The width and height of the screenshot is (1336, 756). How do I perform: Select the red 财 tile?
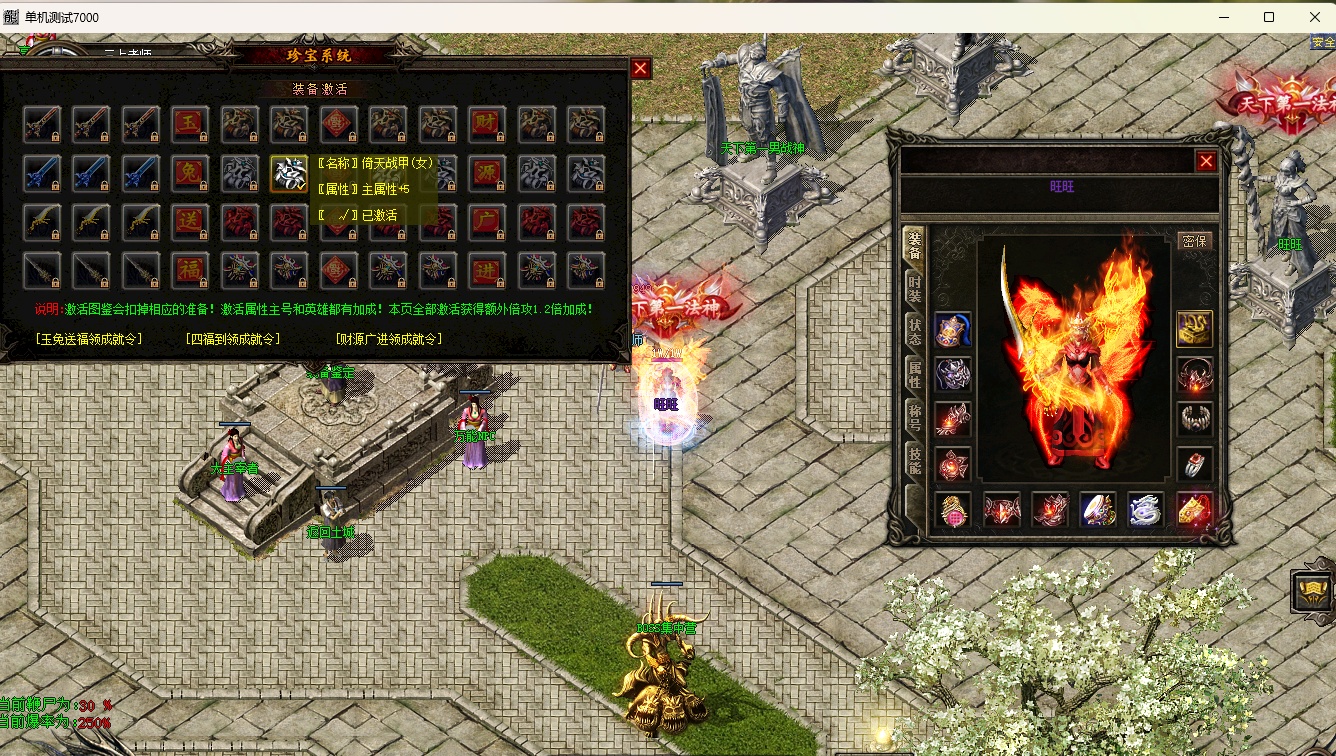point(487,124)
